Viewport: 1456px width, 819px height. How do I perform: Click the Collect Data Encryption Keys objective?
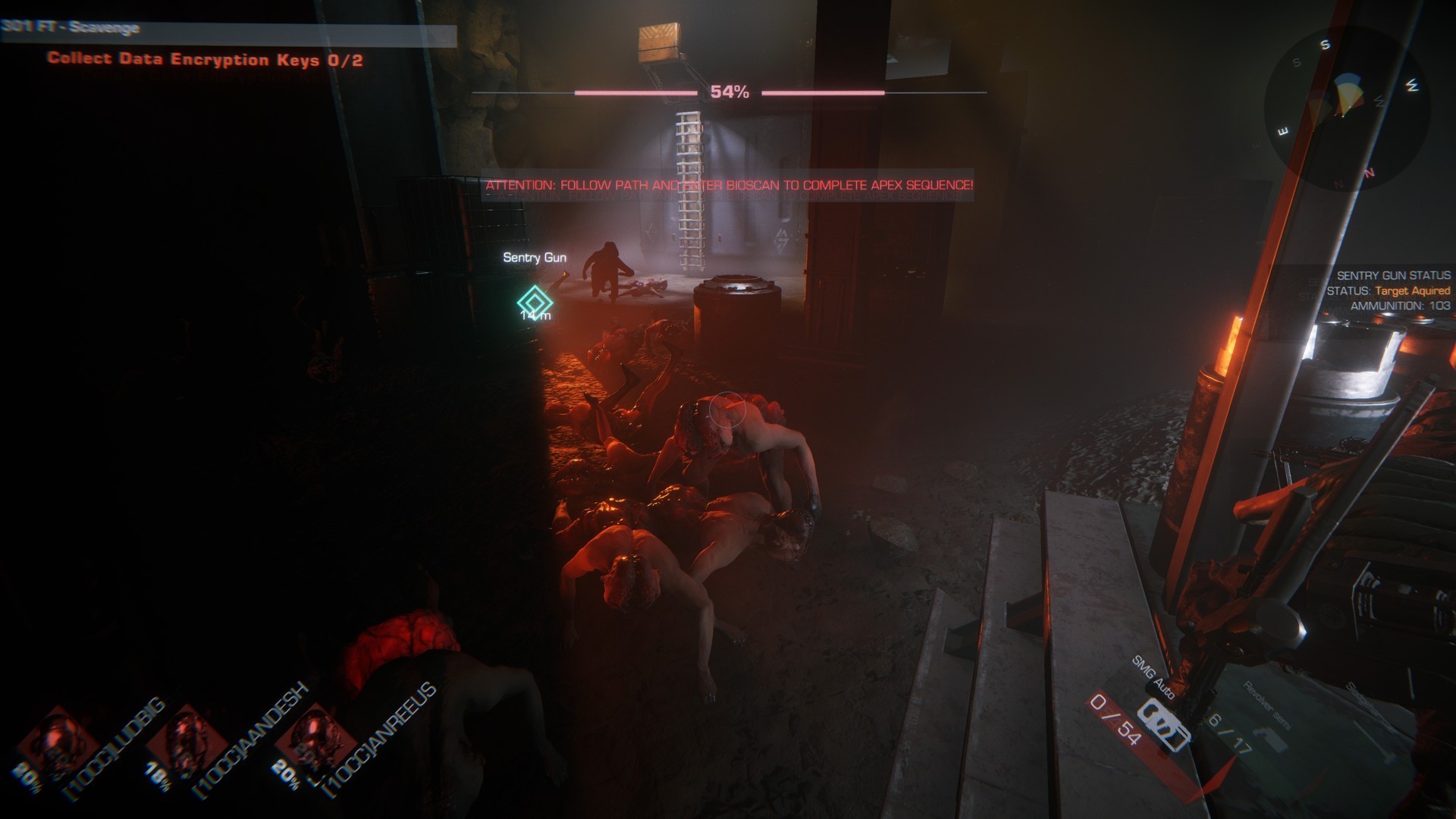(x=205, y=59)
